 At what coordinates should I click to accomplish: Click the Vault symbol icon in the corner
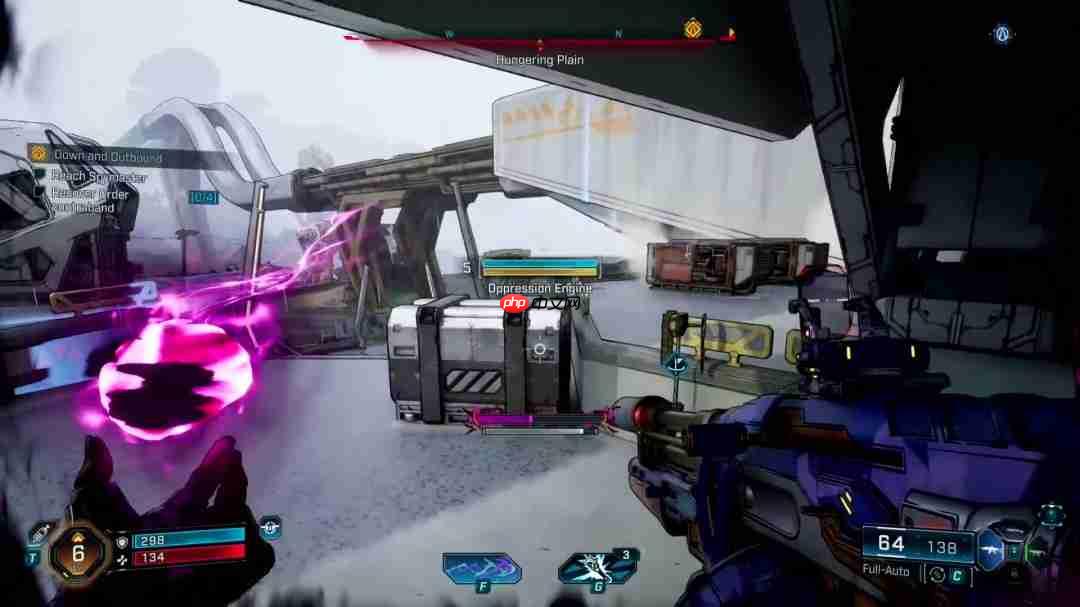[x=1002, y=34]
